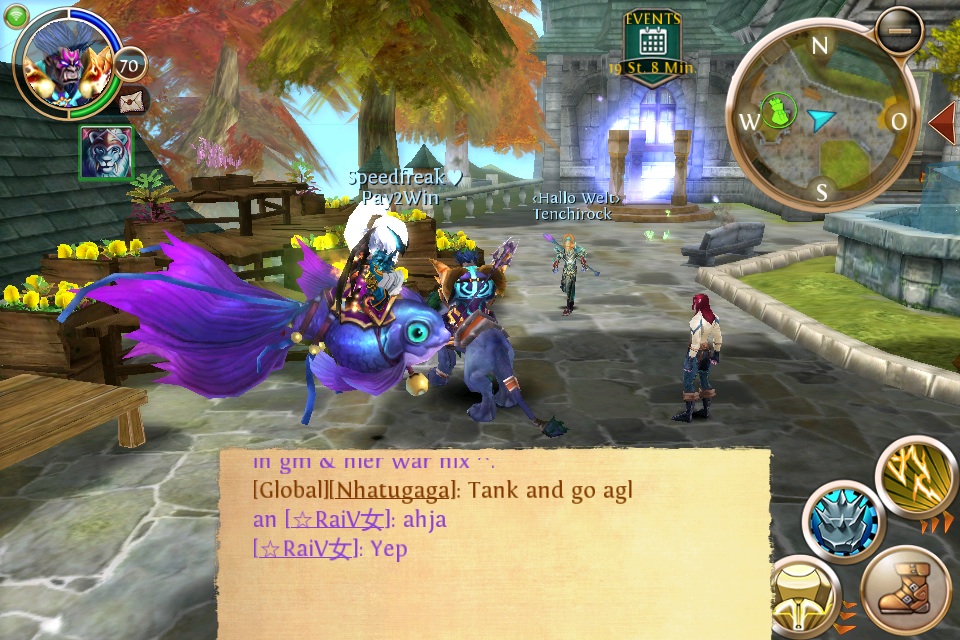Screen dimensions: 960x640
Task: Activate the yellow lightning ability
Action: coord(917,478)
